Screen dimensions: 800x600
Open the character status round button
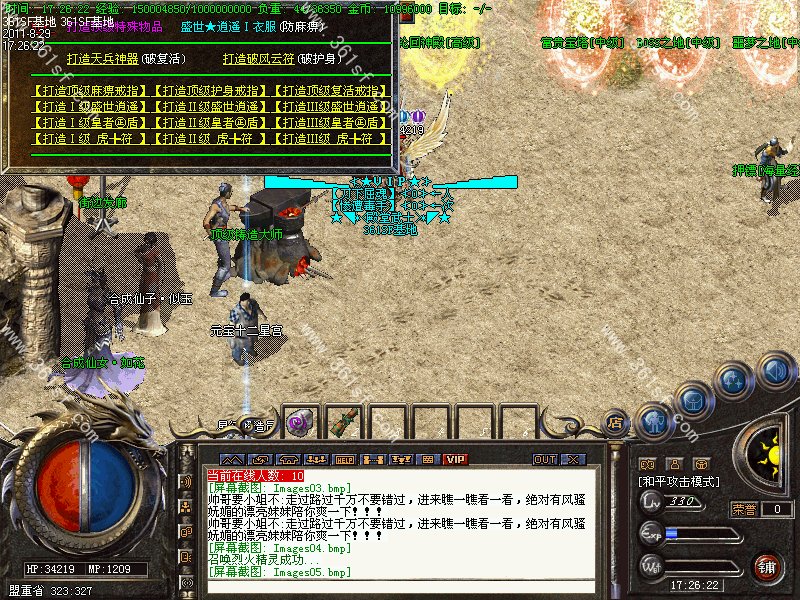(655, 421)
